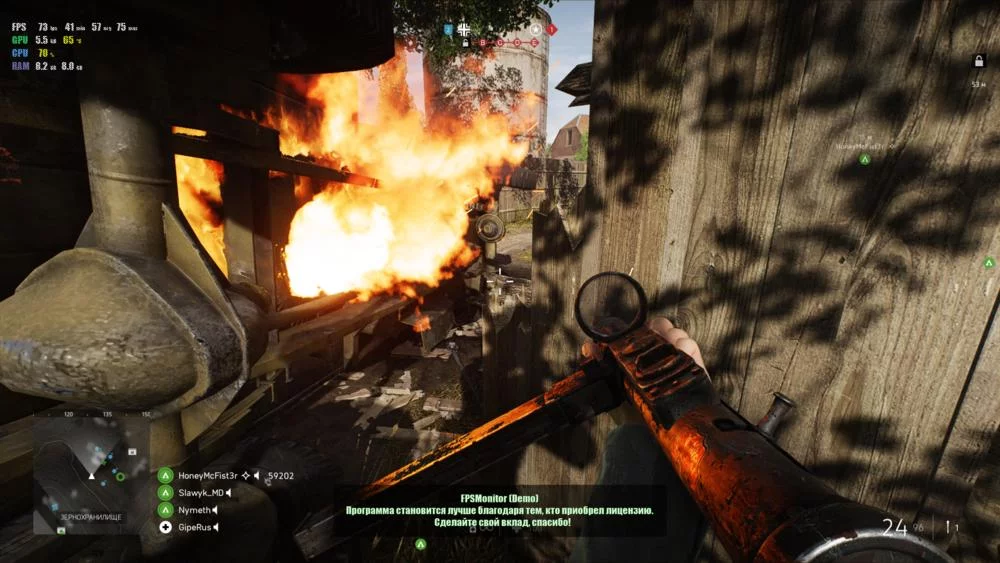Click objective flag B marker
This screenshot has height=563, width=1000.
coord(482,43)
